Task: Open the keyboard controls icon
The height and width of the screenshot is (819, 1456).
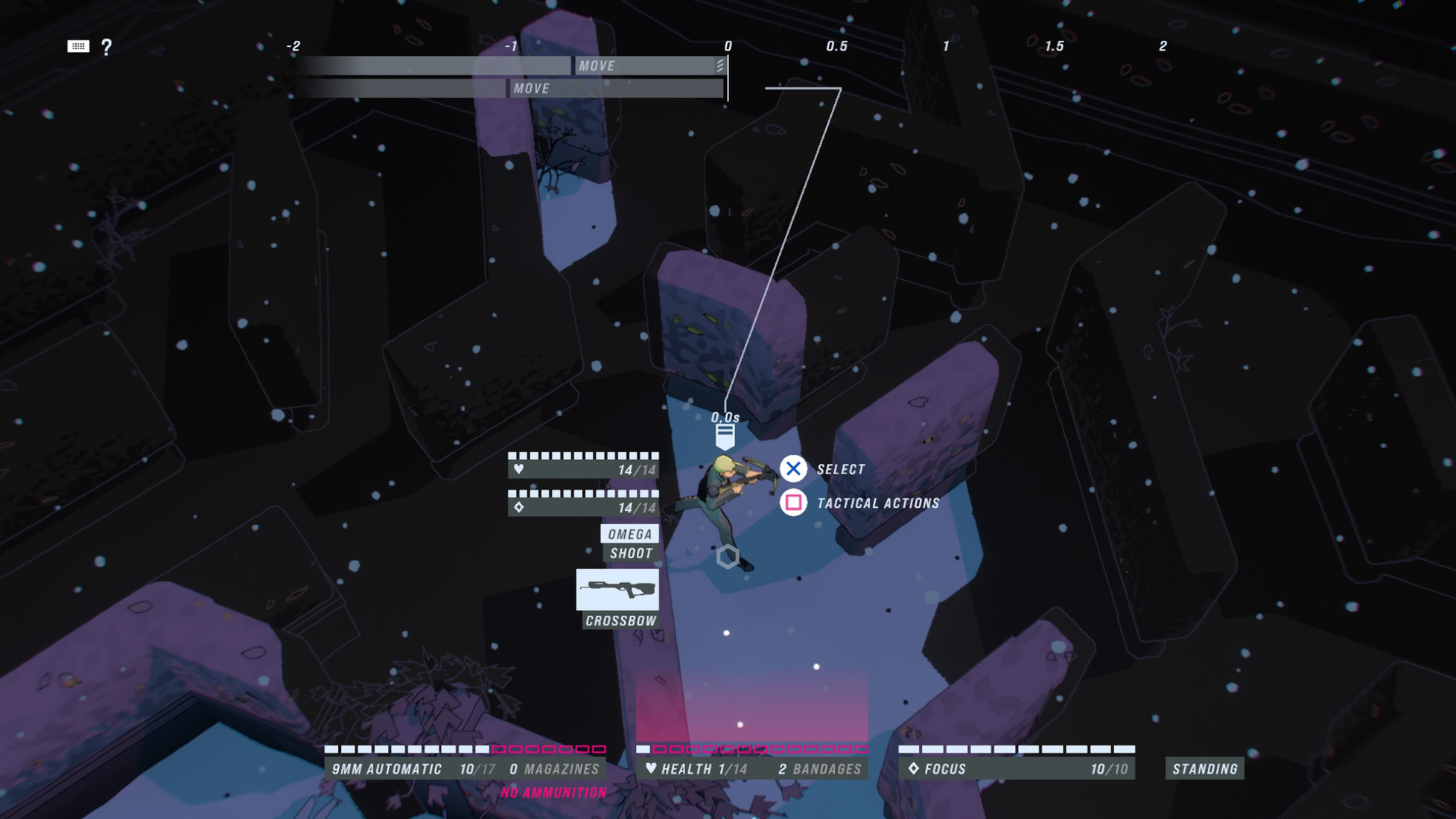Action: click(x=78, y=47)
